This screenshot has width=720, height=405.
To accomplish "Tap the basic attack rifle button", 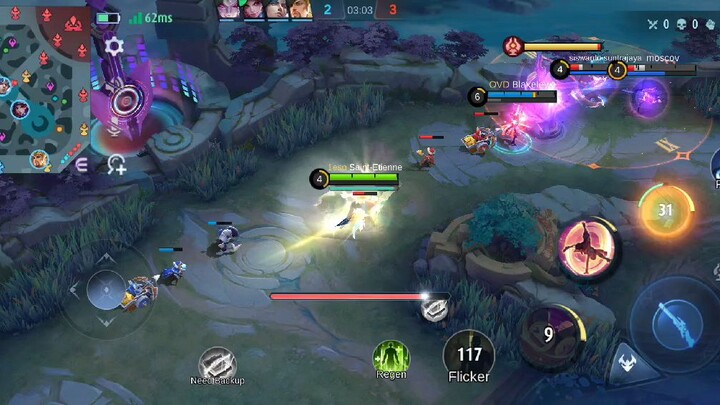I will pos(672,325).
